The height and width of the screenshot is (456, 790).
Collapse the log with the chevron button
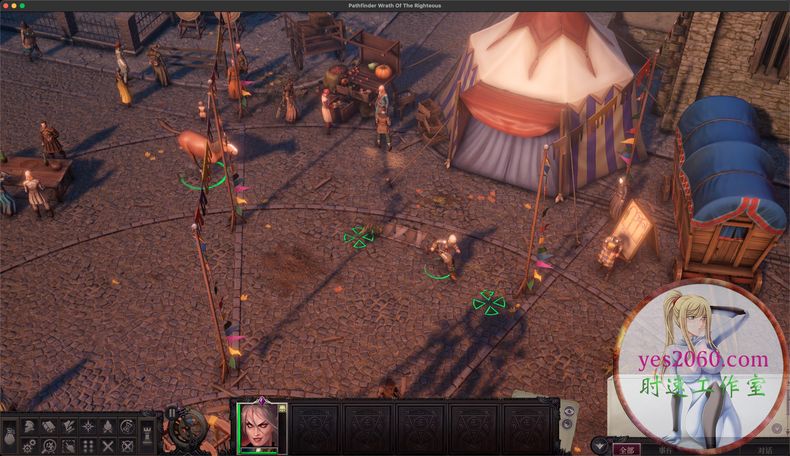pyautogui.click(x=599, y=446)
